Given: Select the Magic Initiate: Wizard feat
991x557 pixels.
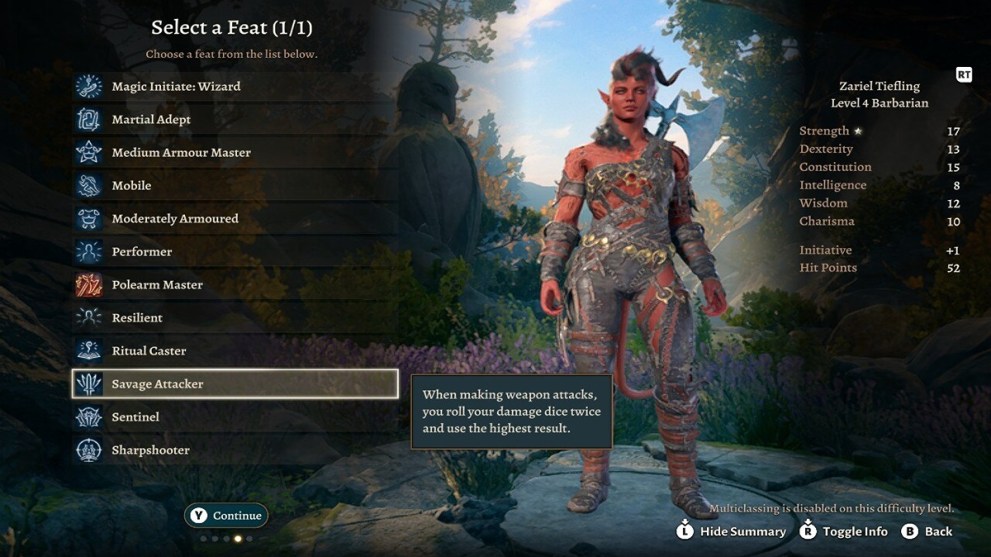Looking at the screenshot, I should (x=175, y=87).
